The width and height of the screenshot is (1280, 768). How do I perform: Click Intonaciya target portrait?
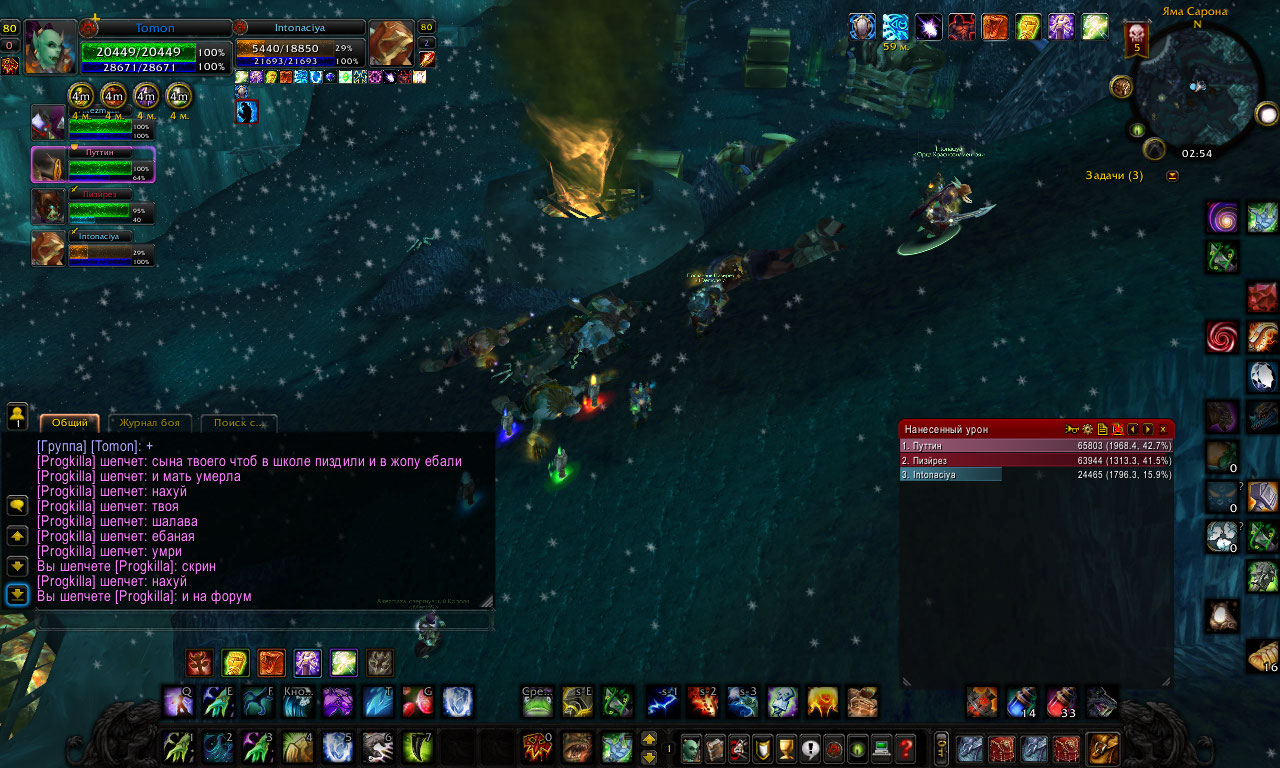click(391, 44)
